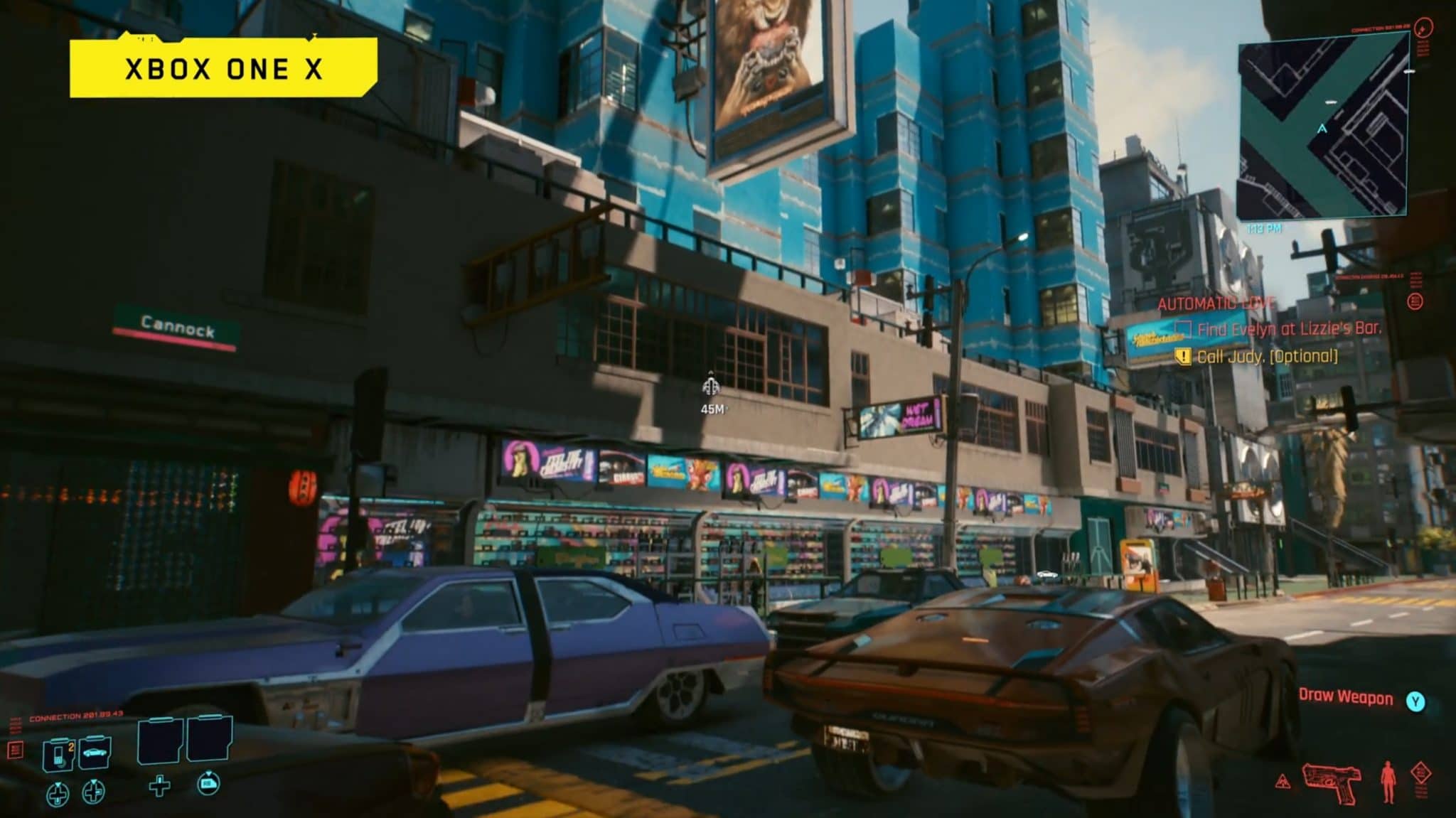Click the vehicle summon car icon
This screenshot has height=818, width=1456.
point(95,752)
